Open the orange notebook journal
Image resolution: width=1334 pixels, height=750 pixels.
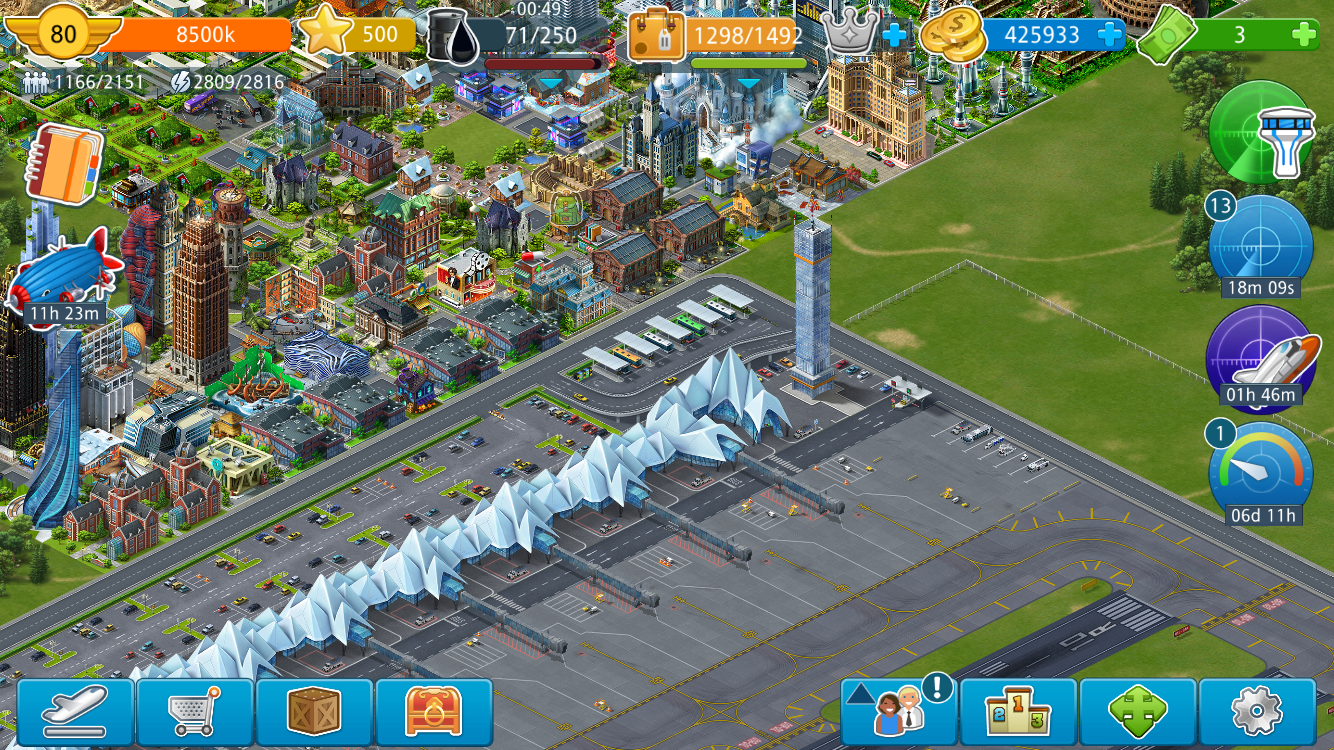point(64,164)
